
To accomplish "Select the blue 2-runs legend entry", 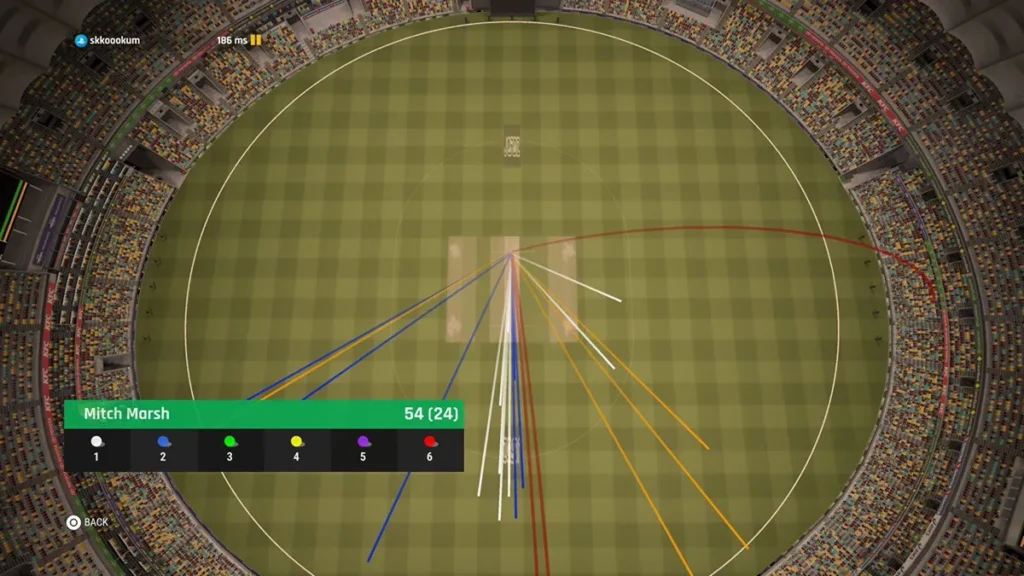I will 163,449.
